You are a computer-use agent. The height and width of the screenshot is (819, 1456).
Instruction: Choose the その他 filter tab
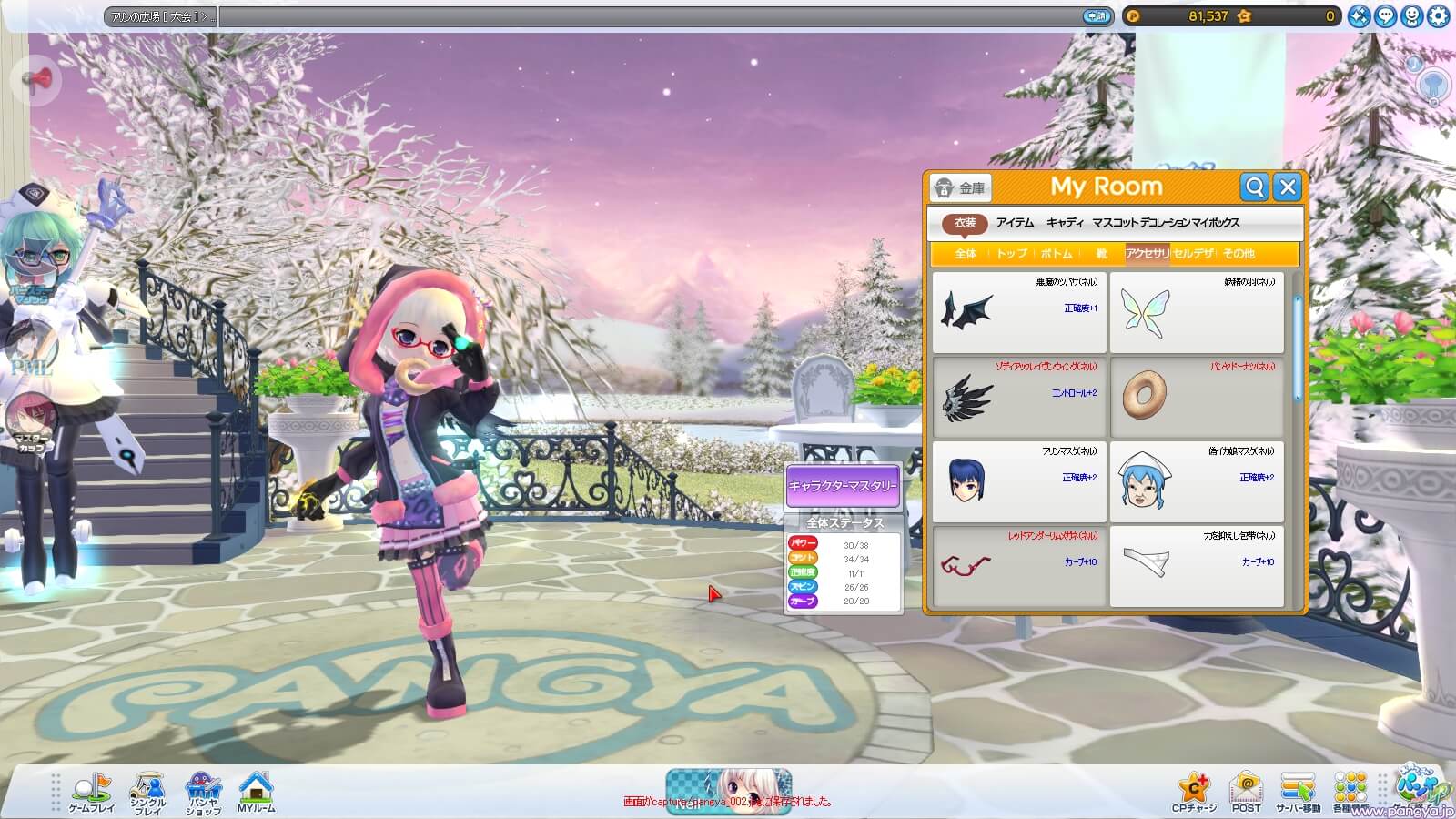point(1239,254)
